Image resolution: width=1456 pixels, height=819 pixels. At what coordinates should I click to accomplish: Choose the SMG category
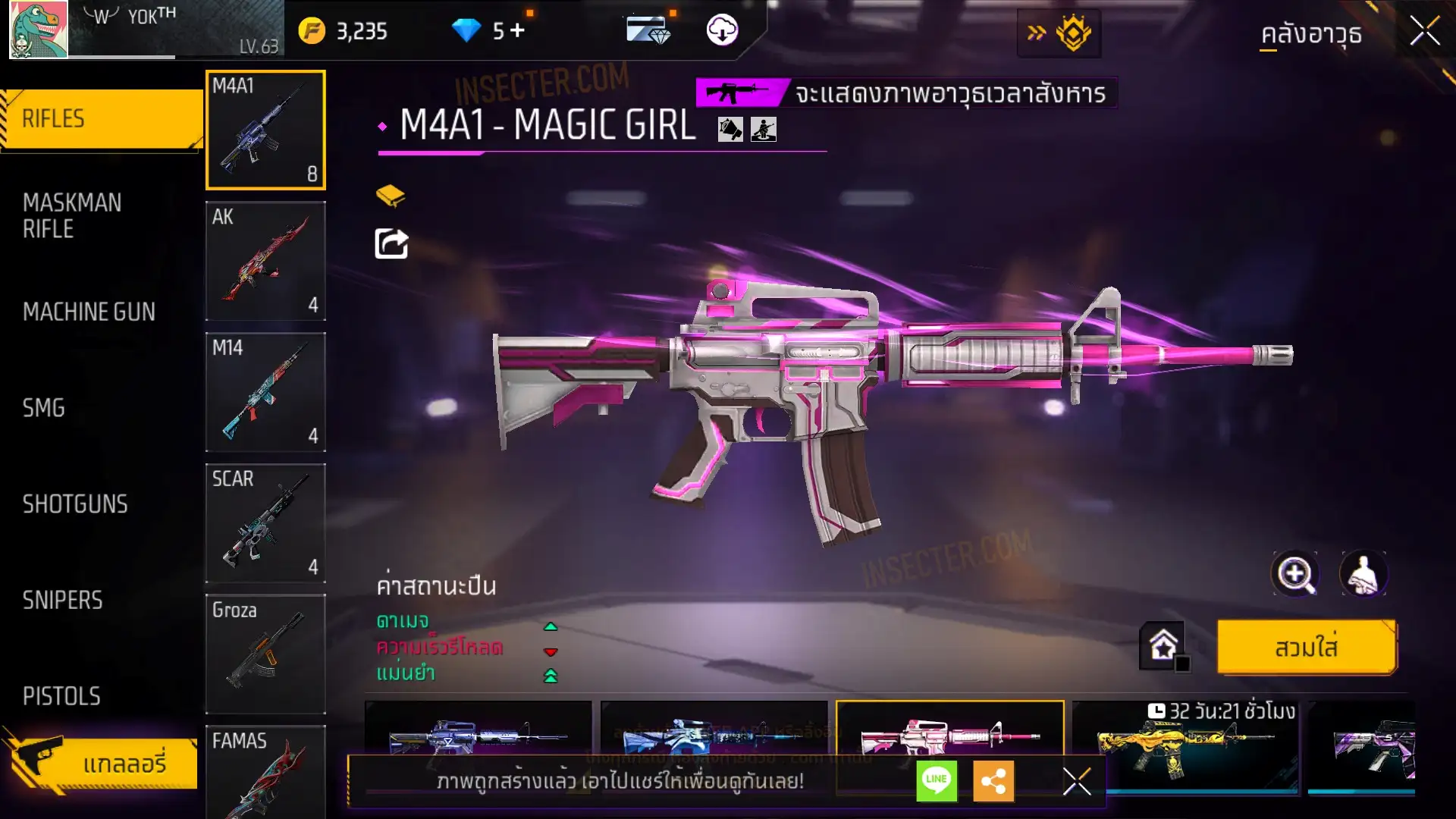44,408
